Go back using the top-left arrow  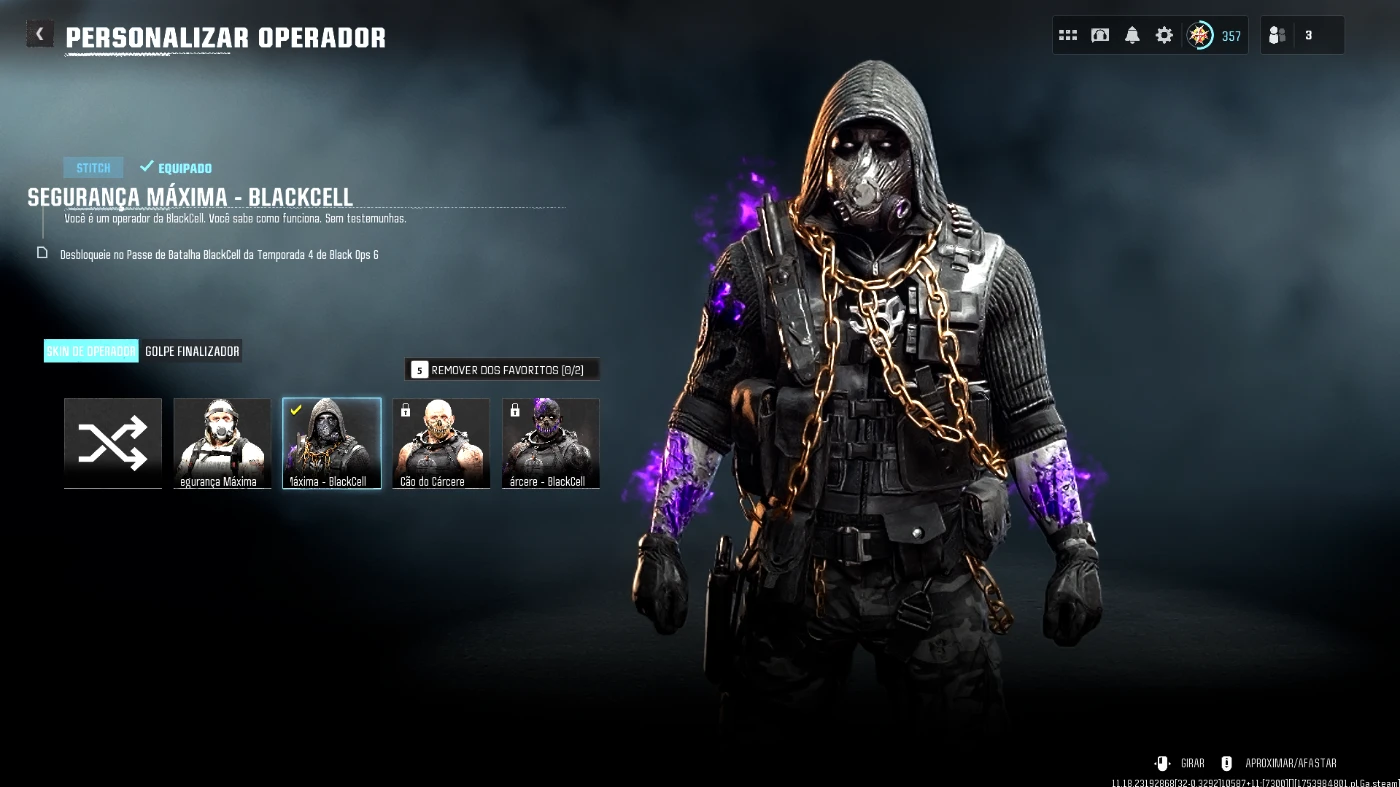pyautogui.click(x=39, y=35)
